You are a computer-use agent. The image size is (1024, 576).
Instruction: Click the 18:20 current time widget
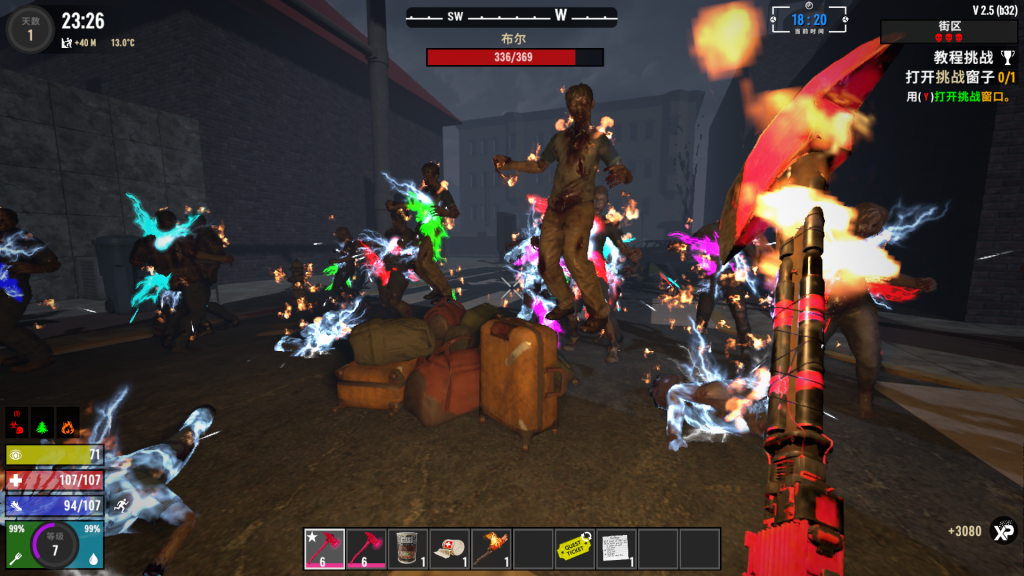pyautogui.click(x=809, y=20)
